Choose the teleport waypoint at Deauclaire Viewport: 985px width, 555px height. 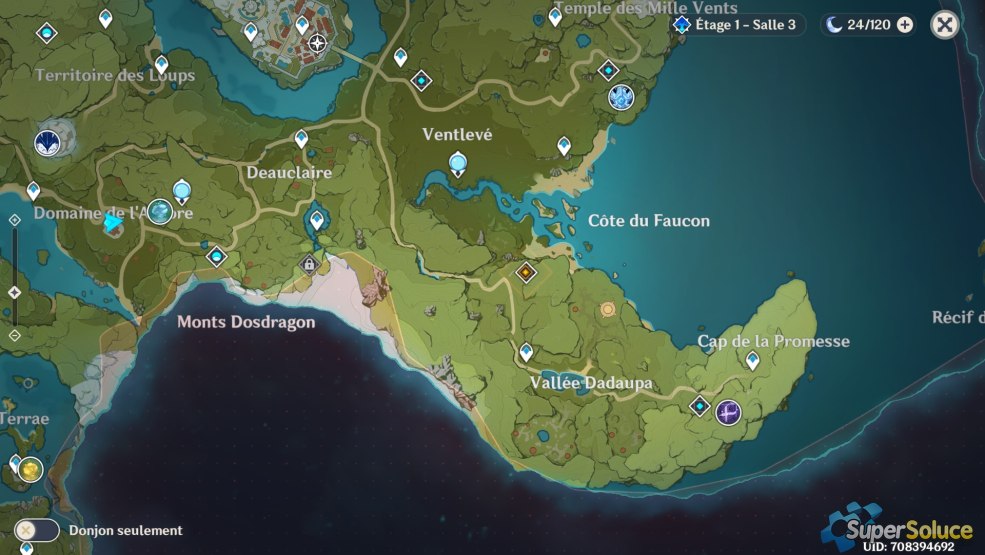pos(301,138)
